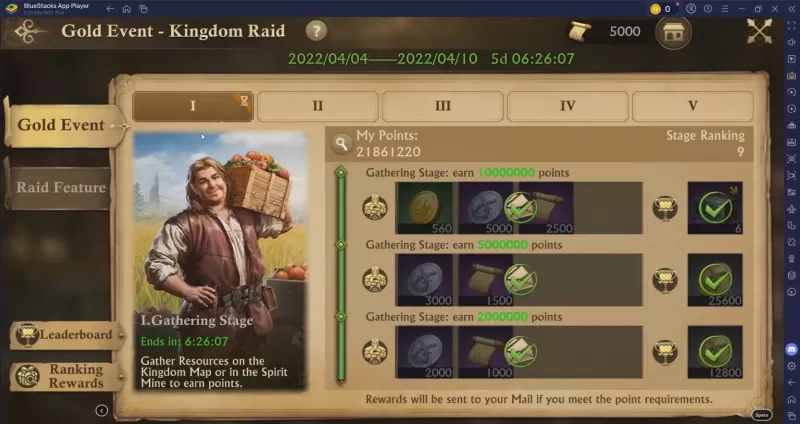Select stage I tab
The width and height of the screenshot is (800, 424).
click(x=193, y=106)
